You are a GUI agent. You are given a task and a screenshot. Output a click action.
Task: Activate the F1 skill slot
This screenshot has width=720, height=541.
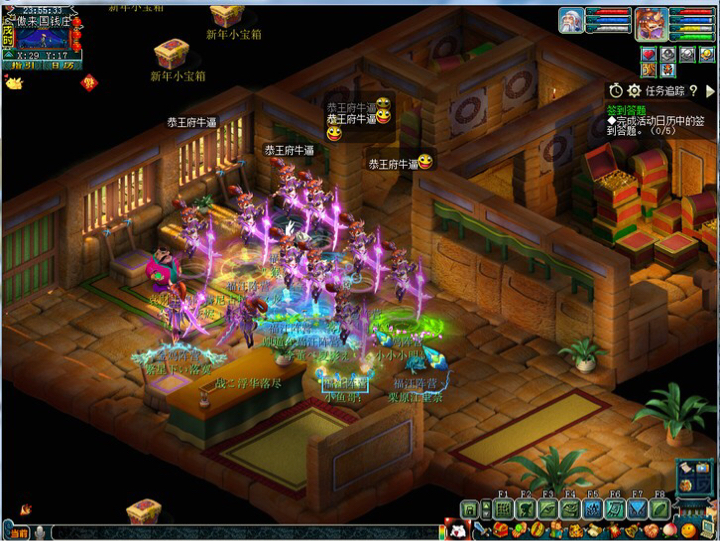[x=503, y=508]
